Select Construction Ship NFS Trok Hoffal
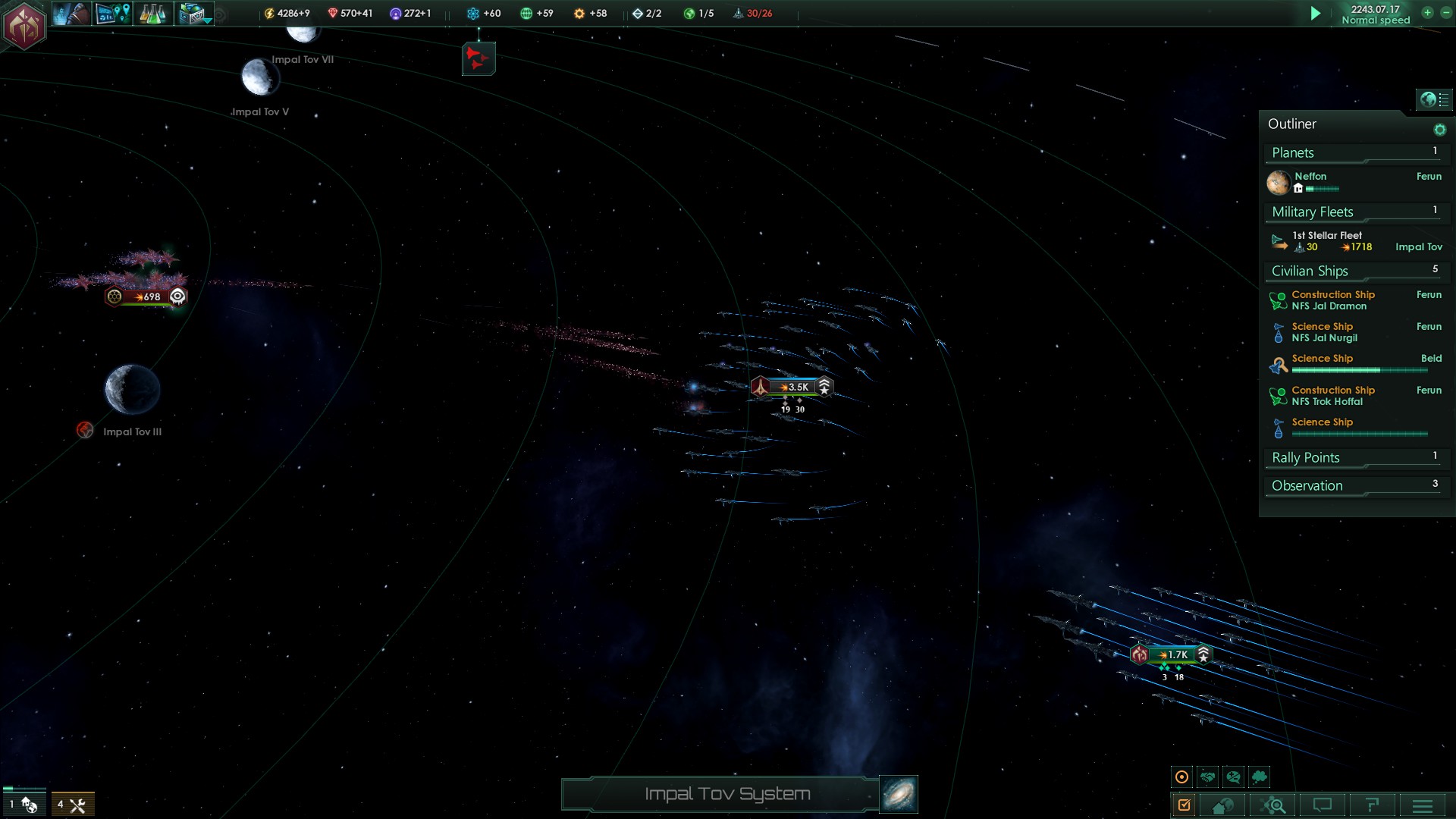 click(x=1332, y=396)
